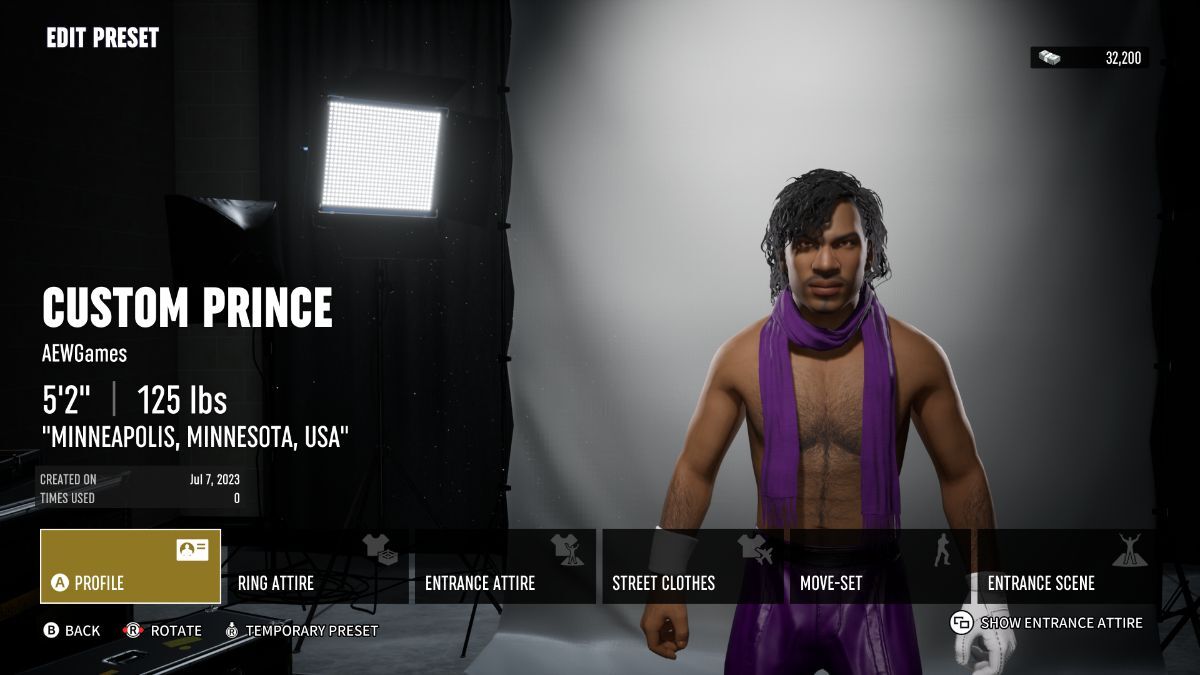This screenshot has height=675, width=1200.
Task: Go to the Move-Set menu
Action: (880, 566)
